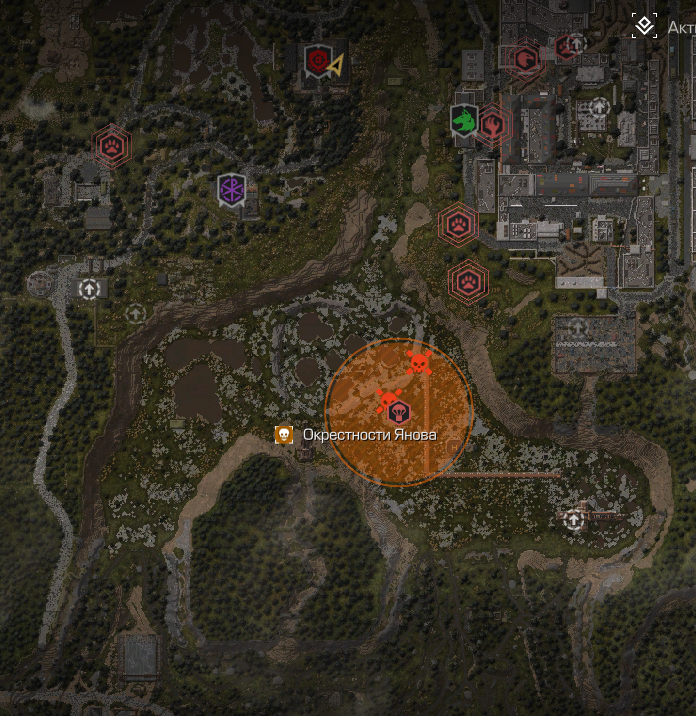Click the green wolf head marker
Image resolution: width=696 pixels, height=716 pixels.
click(463, 119)
